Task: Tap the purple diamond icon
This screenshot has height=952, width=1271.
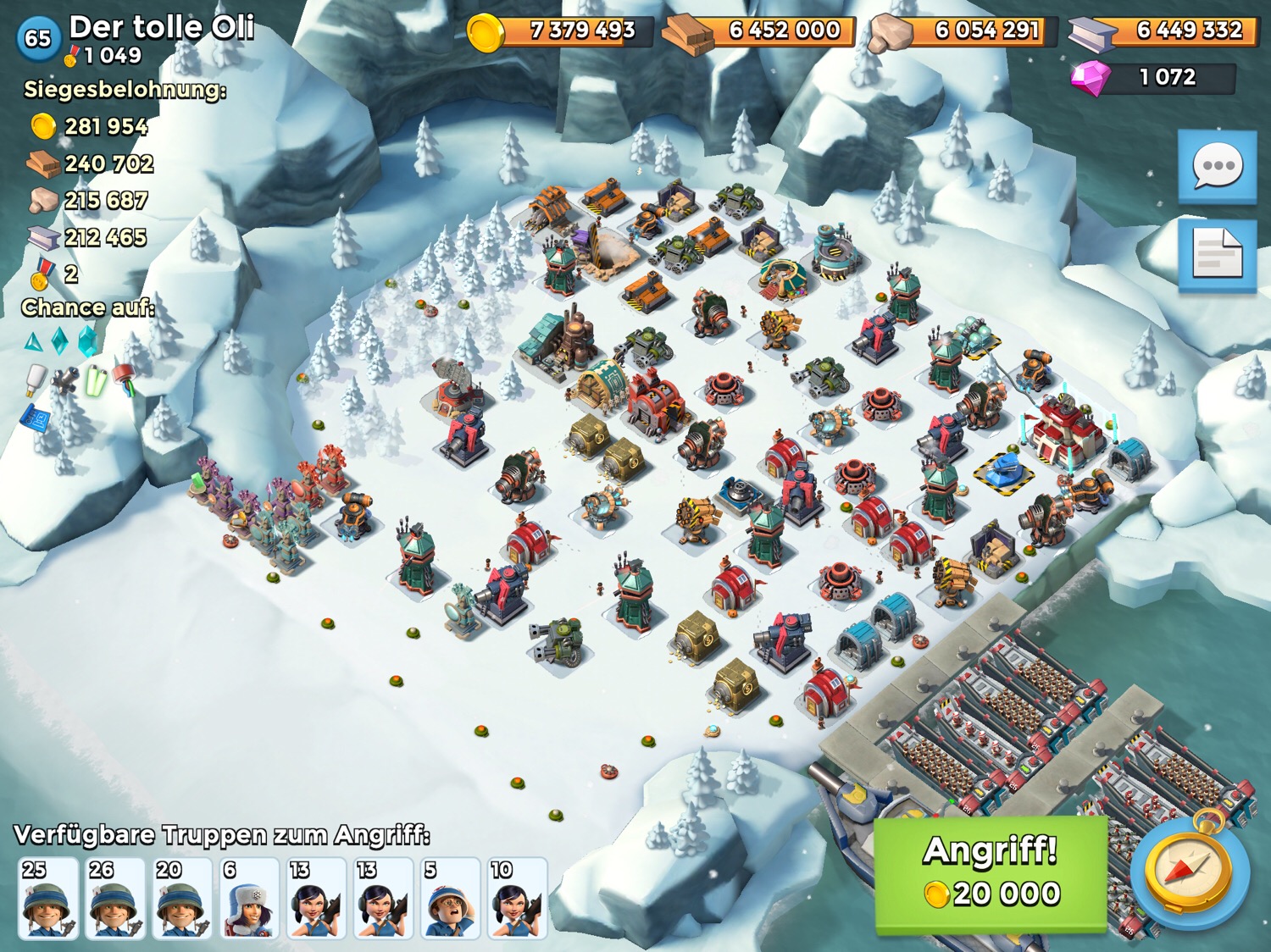Action: tap(1090, 78)
